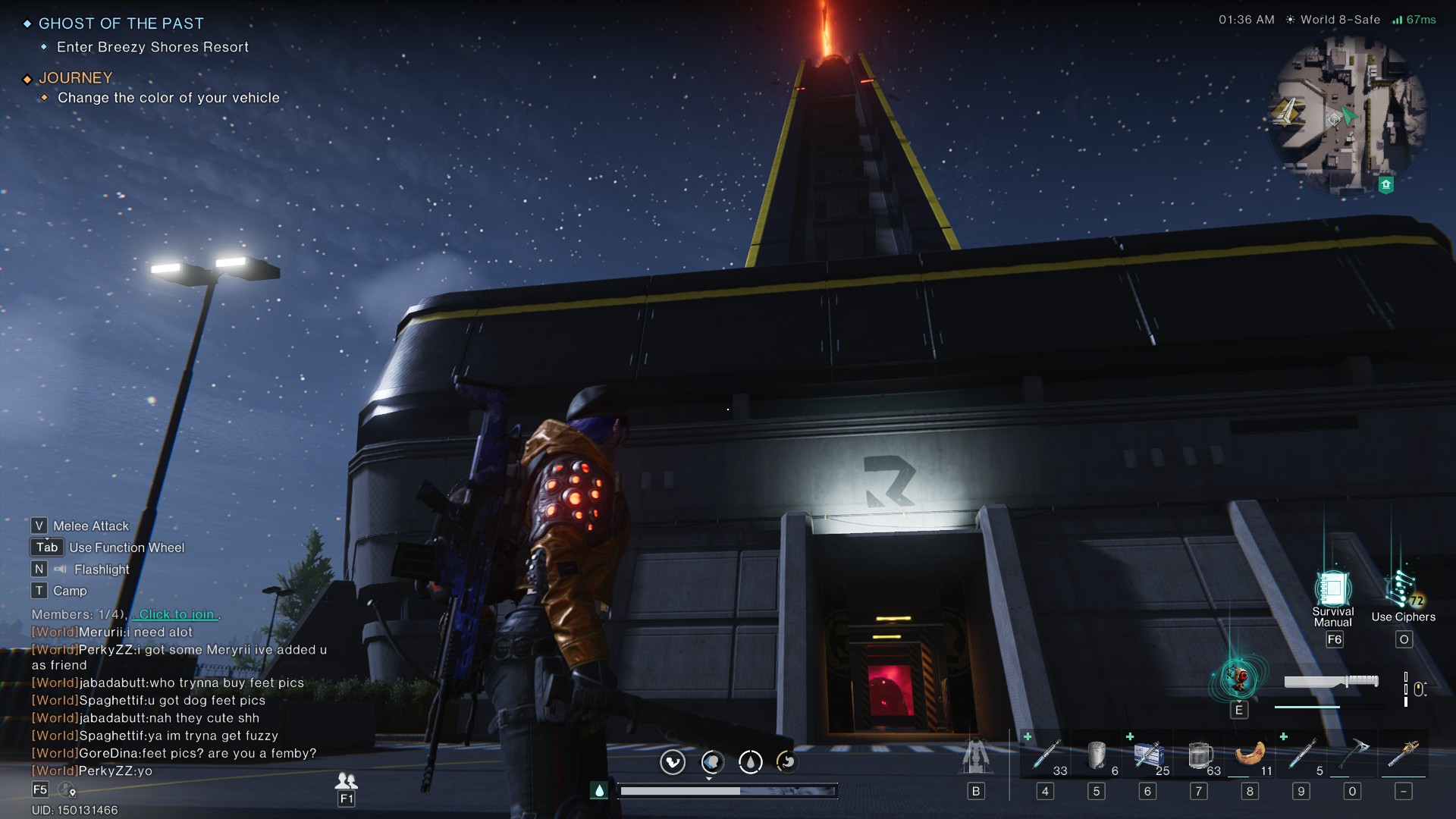This screenshot has height=819, width=1456.
Task: Click the building mode structure icon
Action: click(x=976, y=757)
